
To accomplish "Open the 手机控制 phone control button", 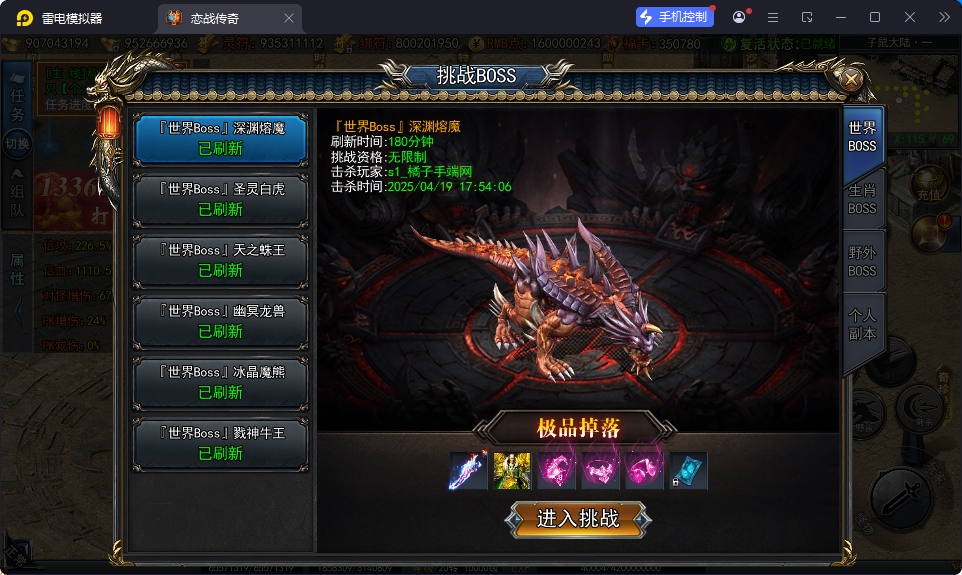I will tap(675, 17).
